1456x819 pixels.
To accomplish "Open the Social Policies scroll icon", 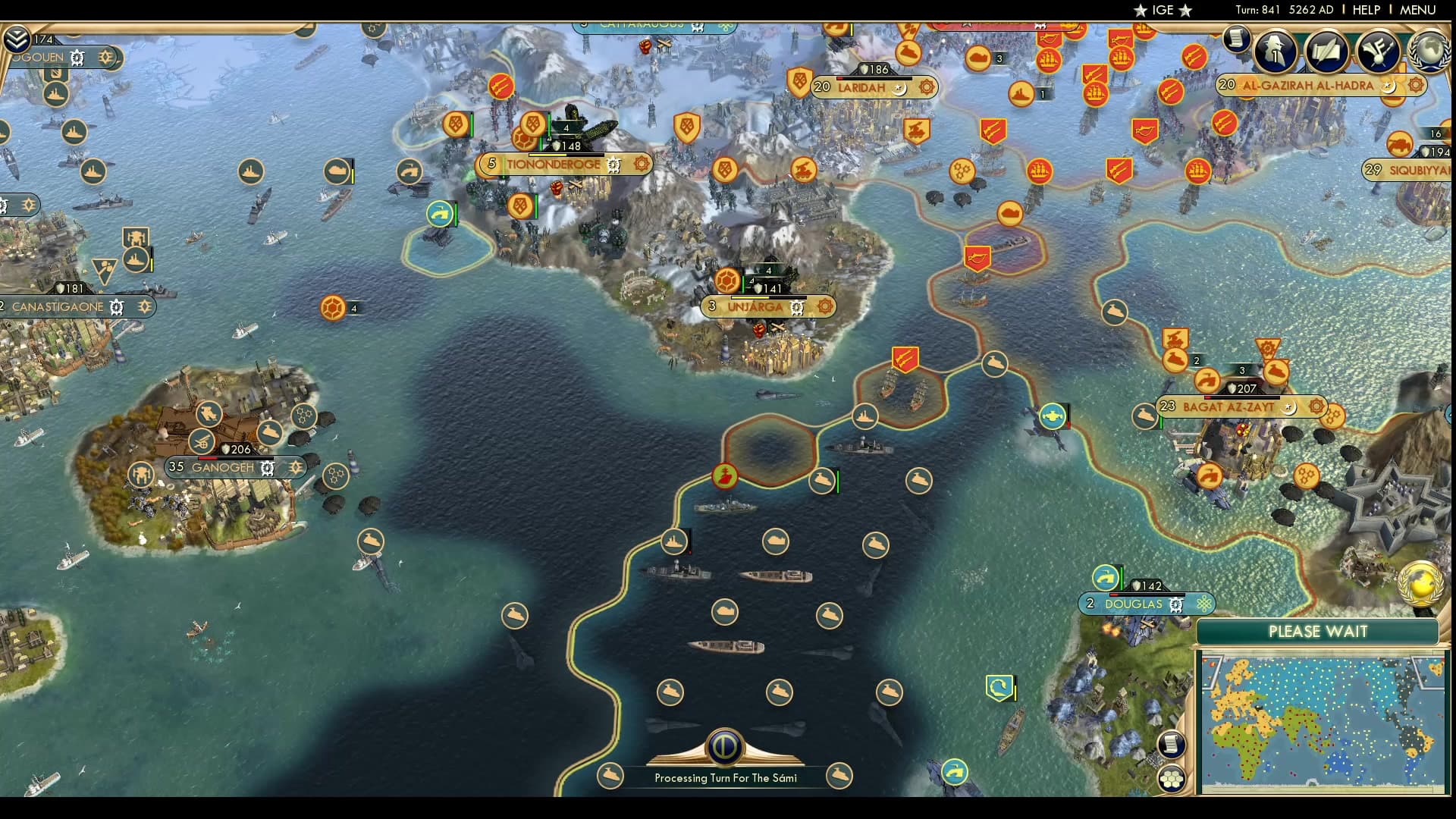I will (1326, 51).
